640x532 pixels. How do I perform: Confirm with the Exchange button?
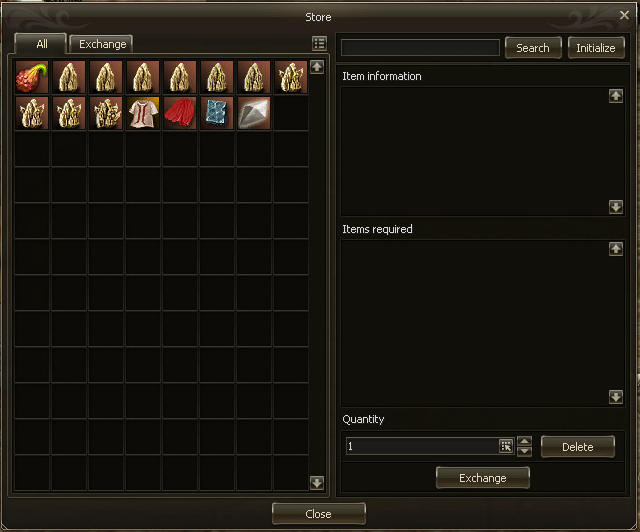[x=483, y=478]
